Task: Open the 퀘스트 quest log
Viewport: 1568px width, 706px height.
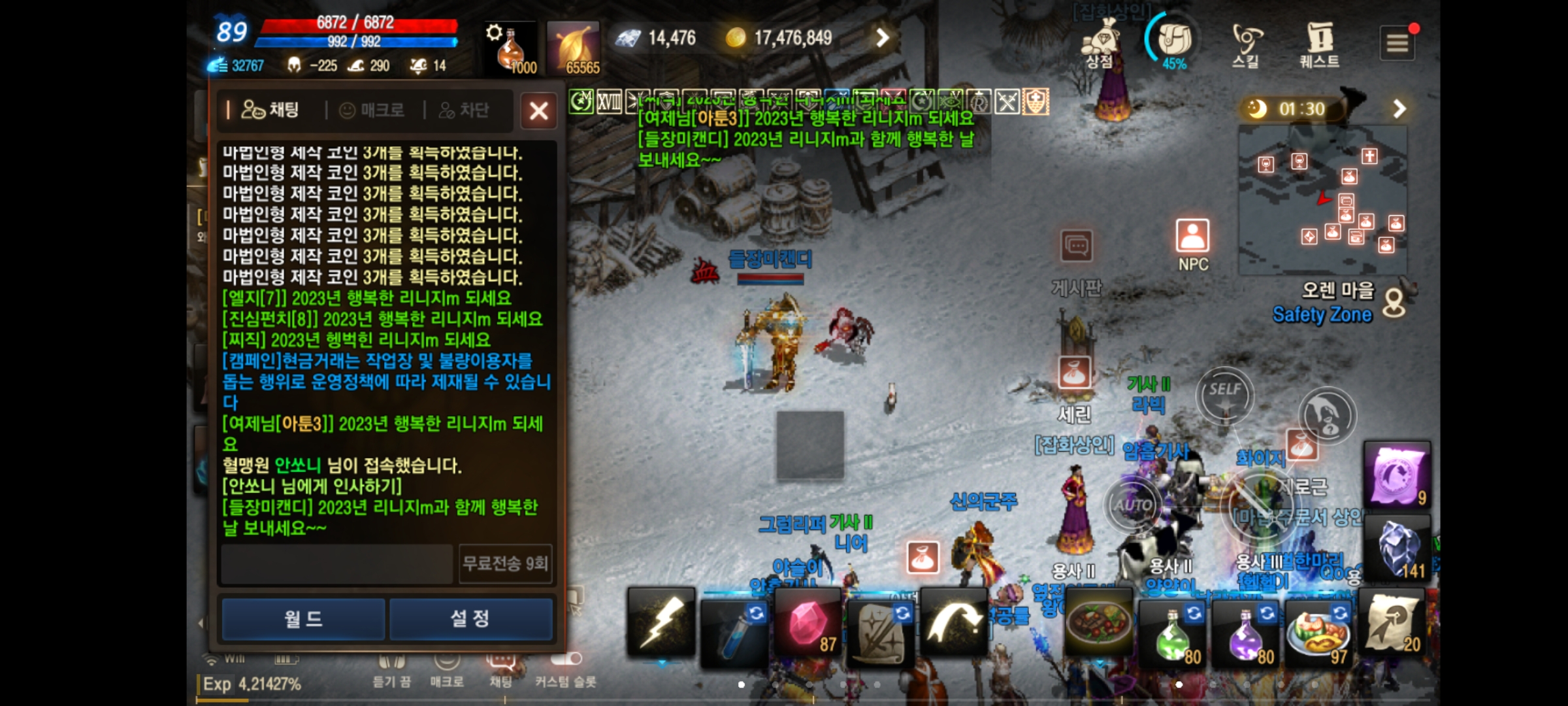Action: [1319, 44]
